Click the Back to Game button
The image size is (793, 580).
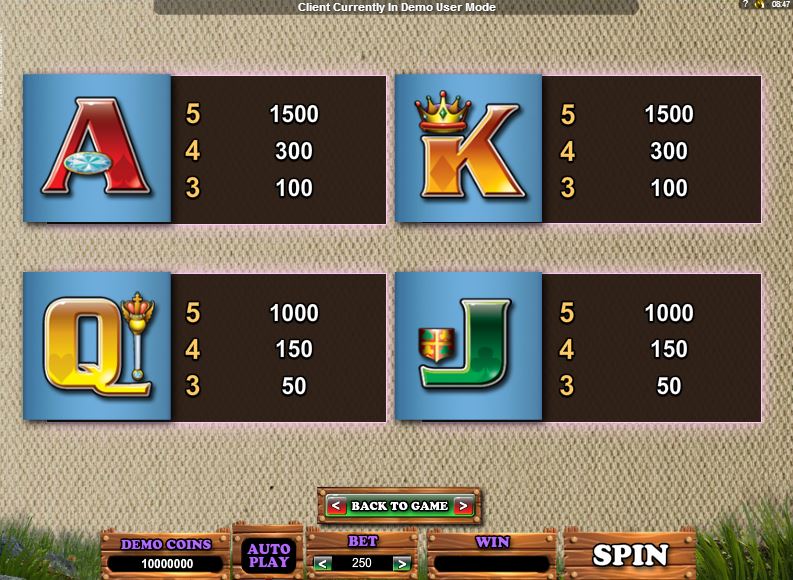click(399, 506)
